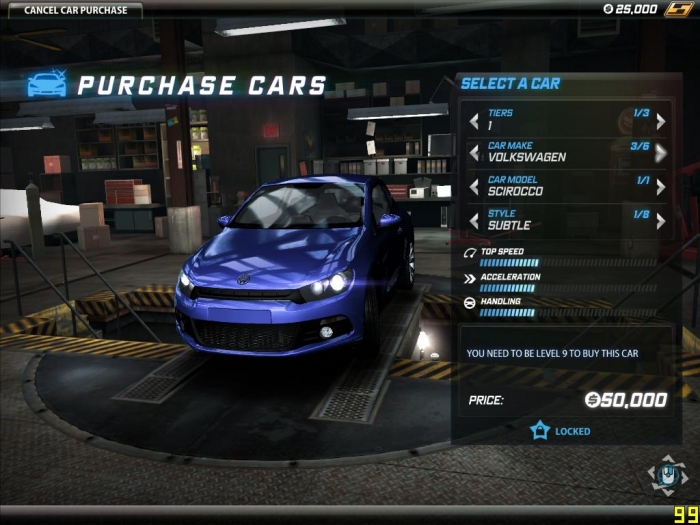700x525 pixels.
Task: Switch to the previous car make
Action: pos(474,153)
